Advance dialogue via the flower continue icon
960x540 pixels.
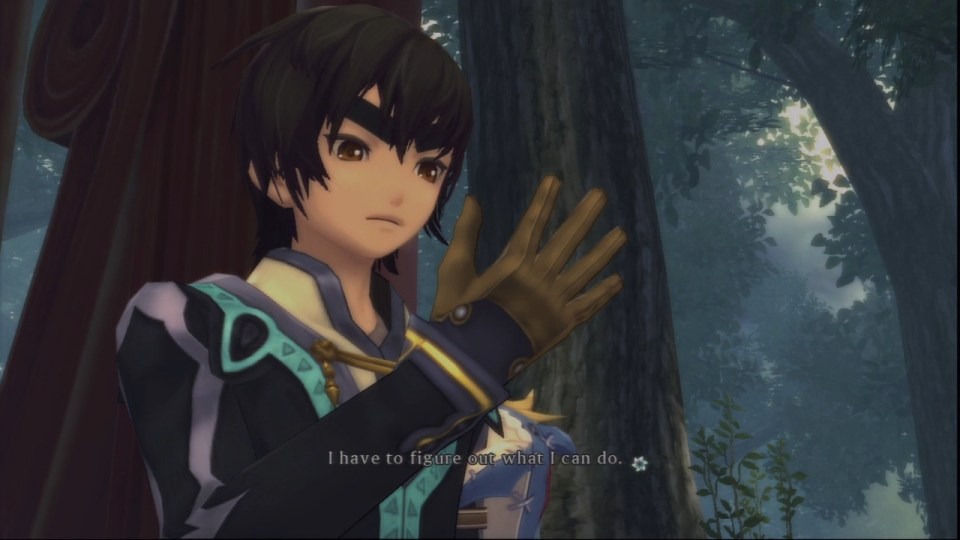pyautogui.click(x=640, y=462)
